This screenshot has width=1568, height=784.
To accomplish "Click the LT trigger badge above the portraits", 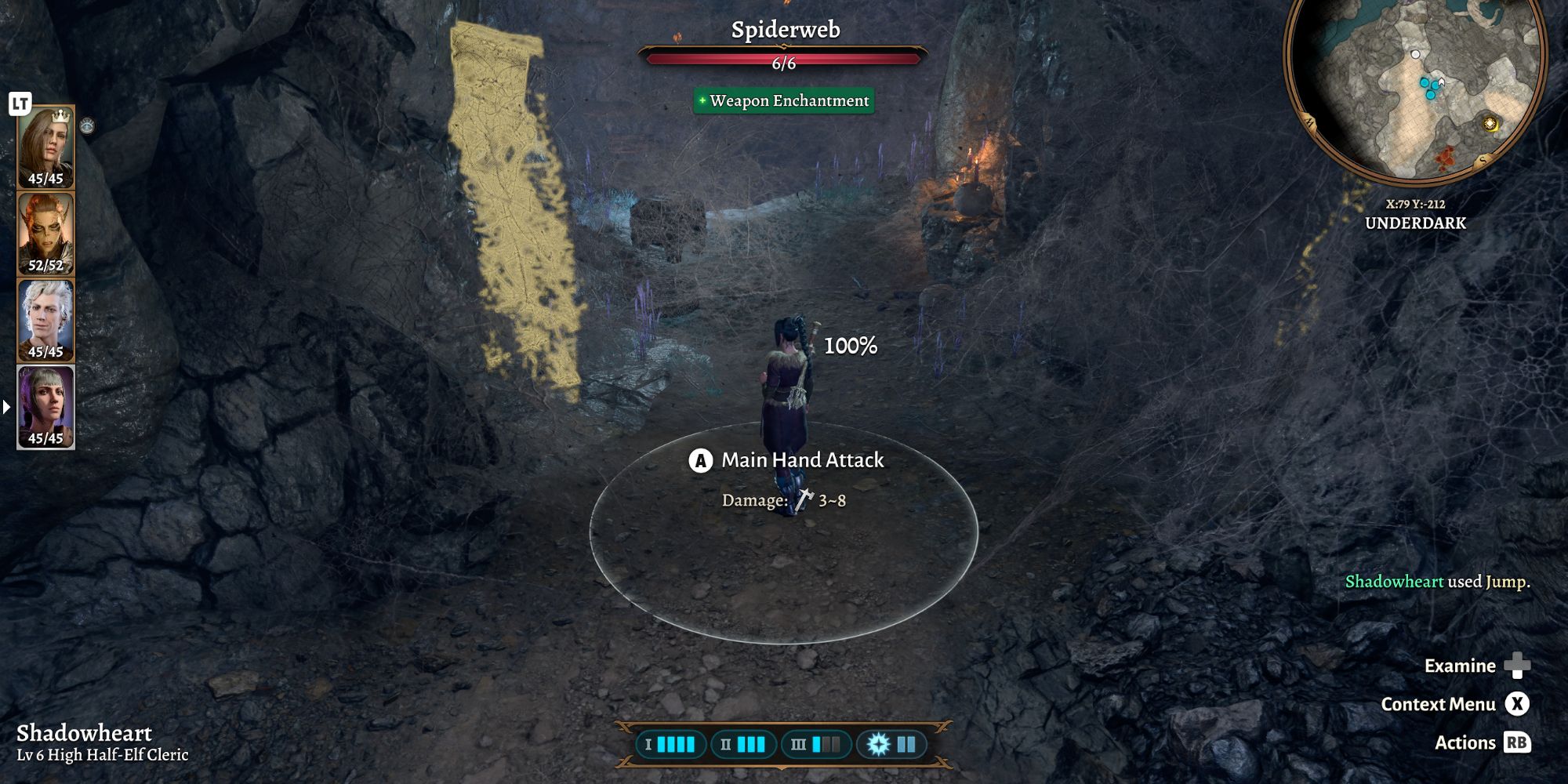I will coord(22,102).
